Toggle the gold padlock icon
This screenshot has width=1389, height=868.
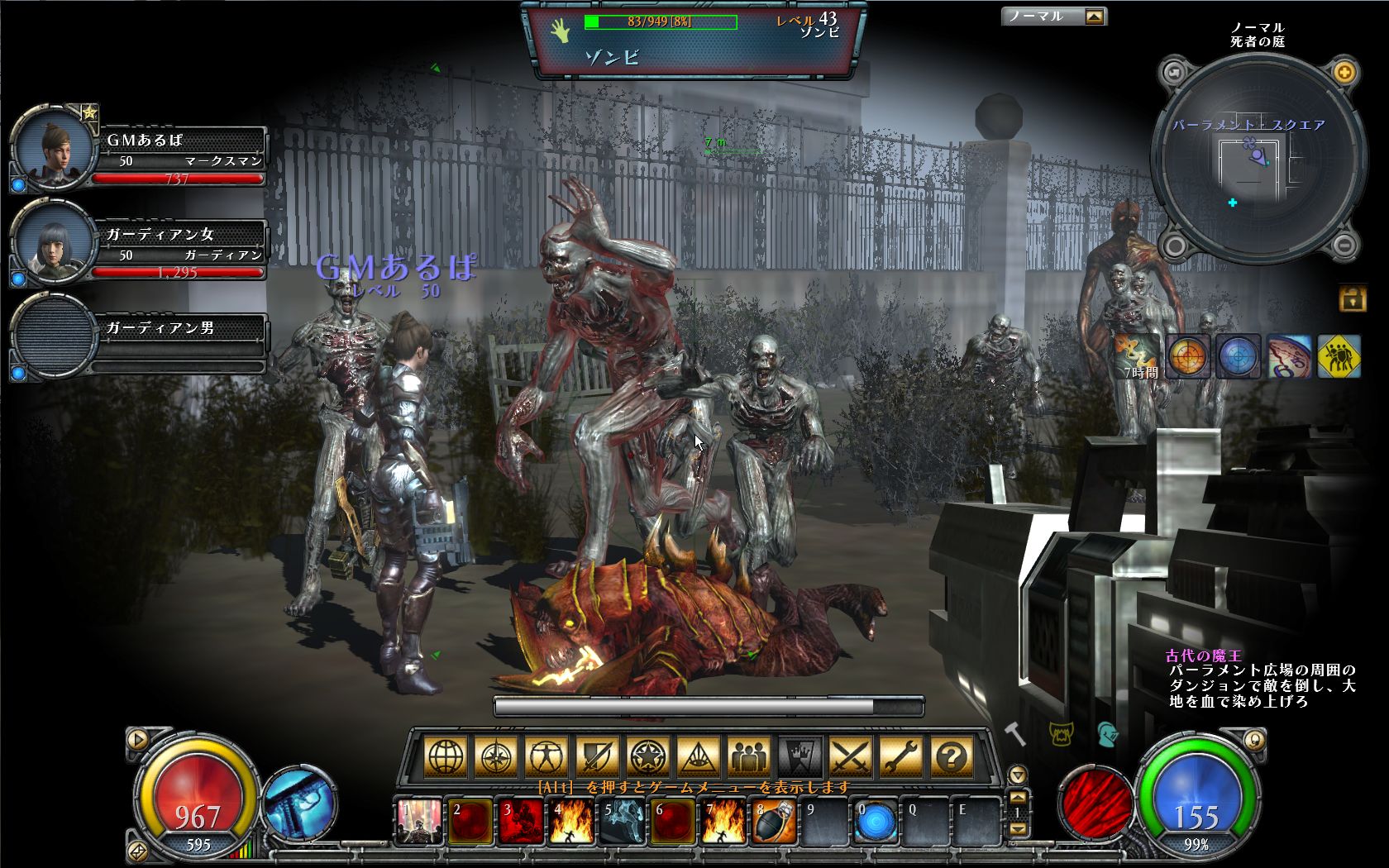click(x=1353, y=298)
